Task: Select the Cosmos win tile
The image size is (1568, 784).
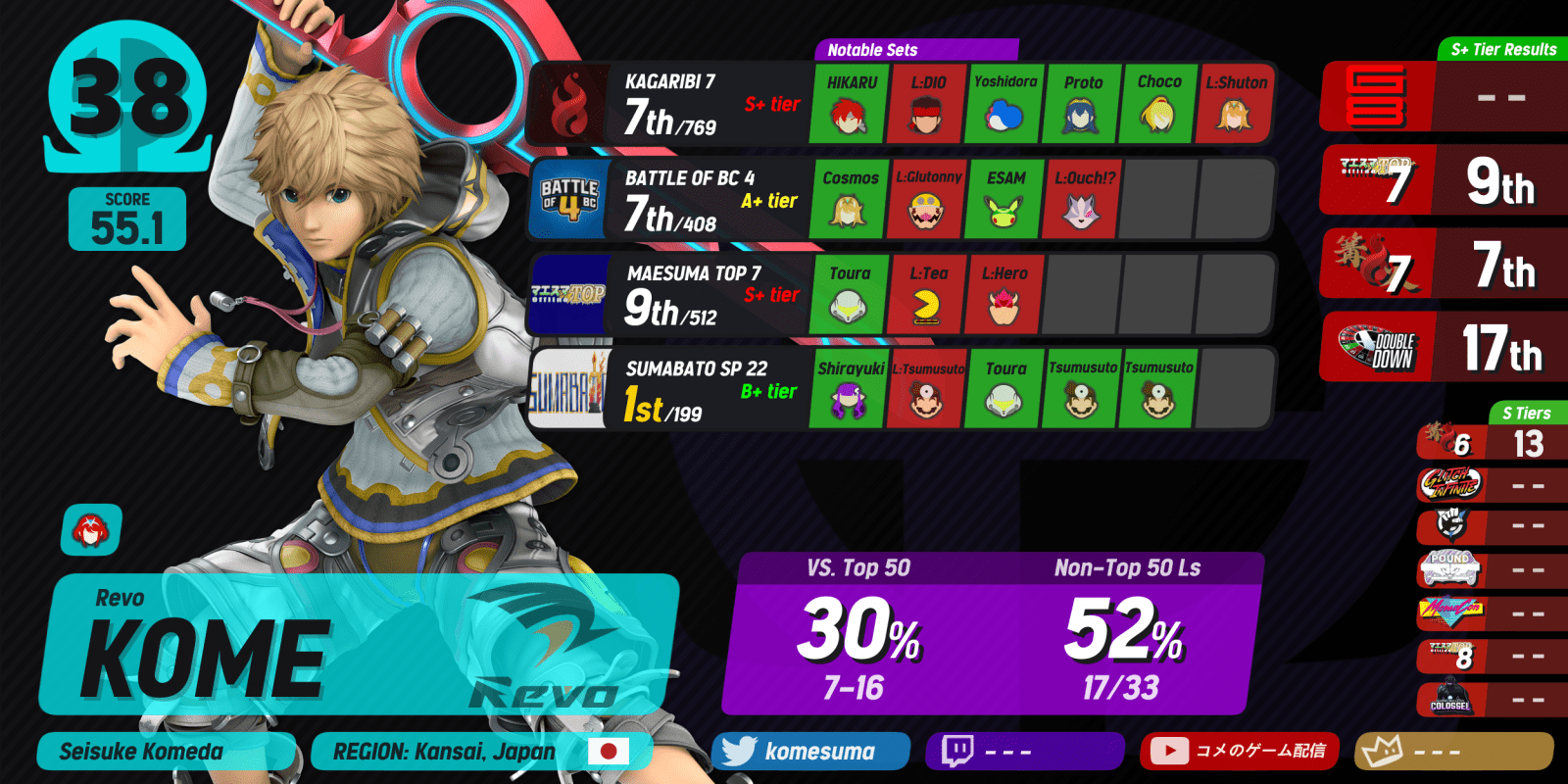Action: [x=850, y=200]
